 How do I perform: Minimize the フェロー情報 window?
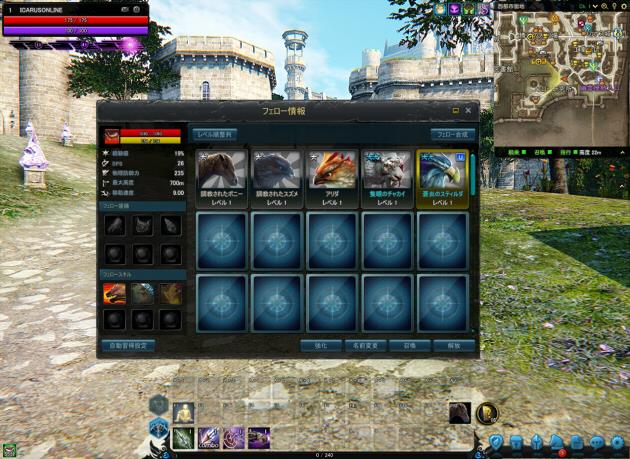click(455, 110)
